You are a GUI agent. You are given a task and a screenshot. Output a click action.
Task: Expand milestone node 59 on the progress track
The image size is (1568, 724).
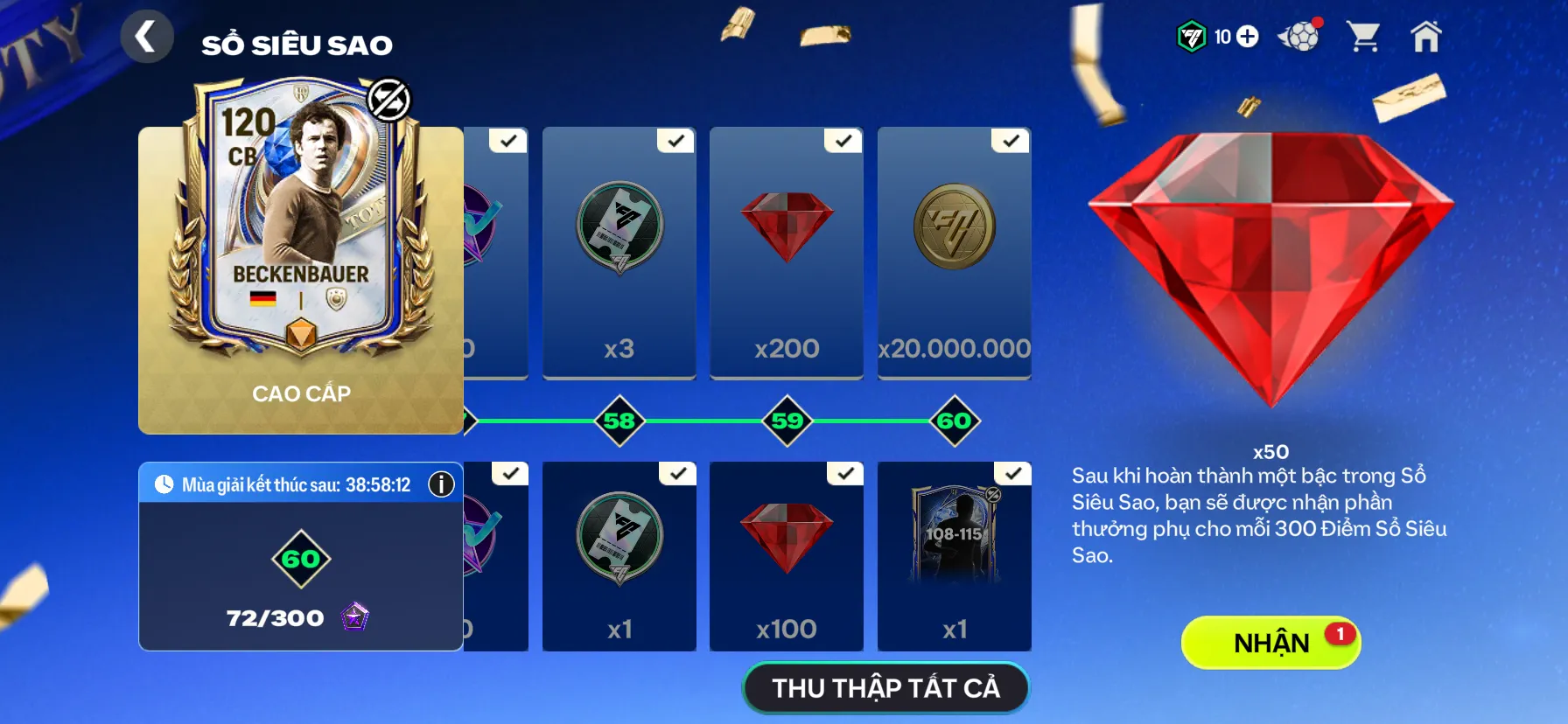786,420
